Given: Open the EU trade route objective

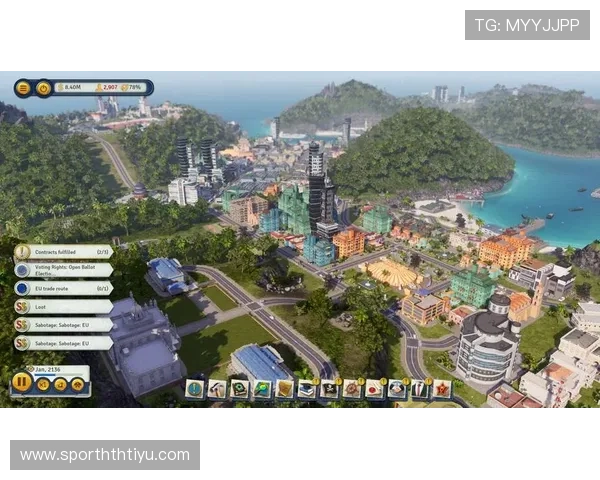Looking at the screenshot, I should [x=64, y=288].
